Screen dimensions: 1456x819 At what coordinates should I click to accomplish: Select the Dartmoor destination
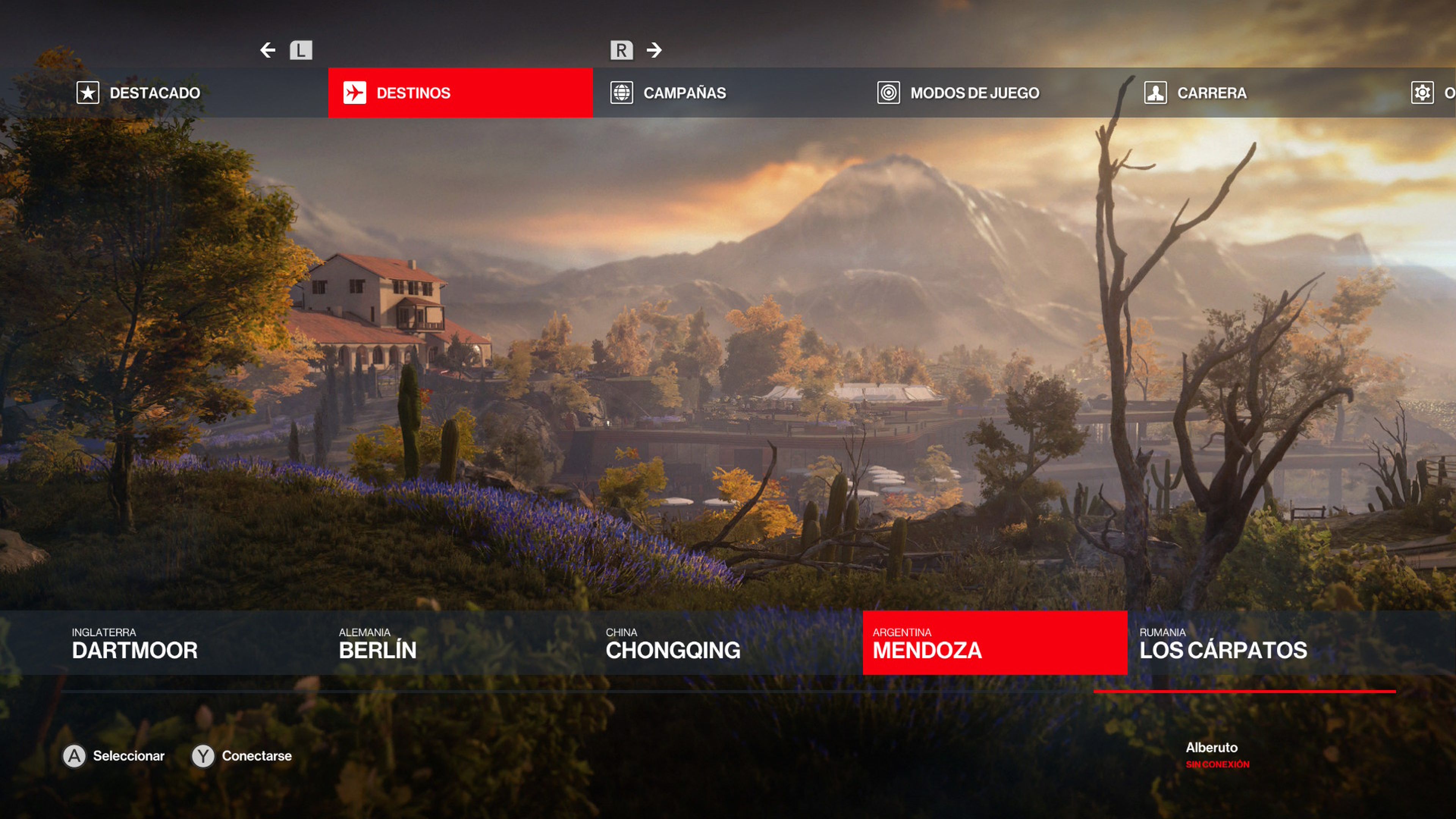[x=134, y=650]
